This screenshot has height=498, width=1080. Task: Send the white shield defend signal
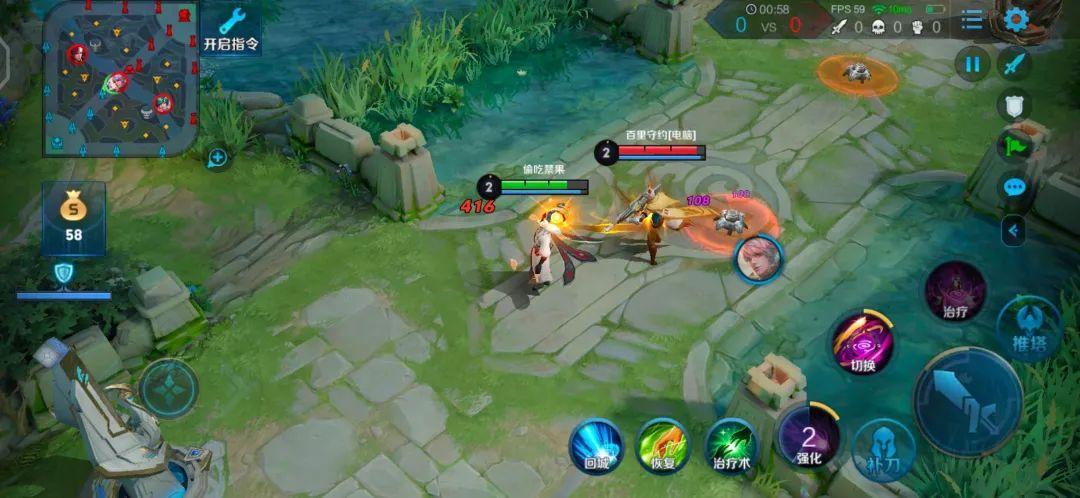pyautogui.click(x=1014, y=105)
